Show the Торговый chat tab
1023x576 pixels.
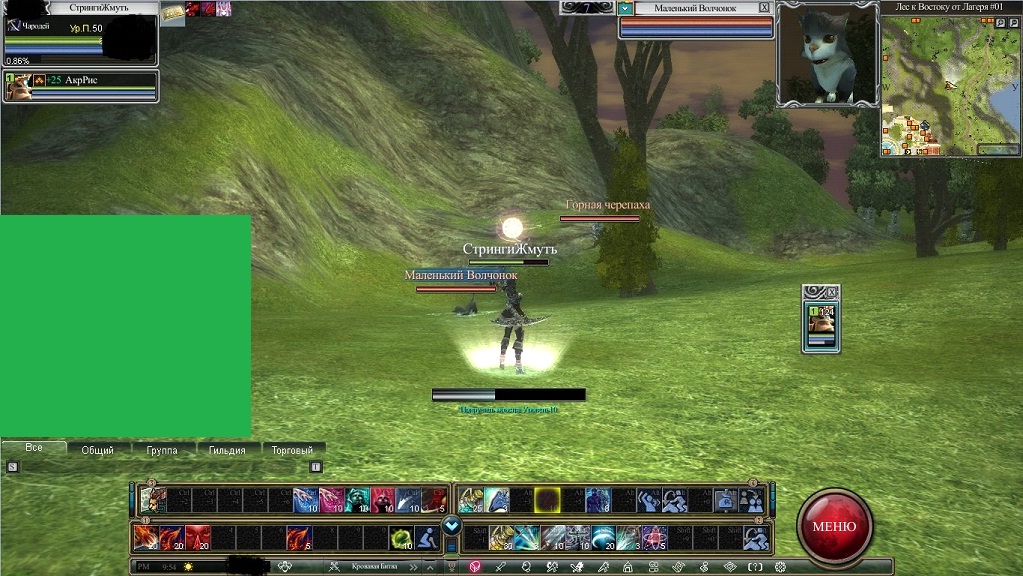coord(292,450)
